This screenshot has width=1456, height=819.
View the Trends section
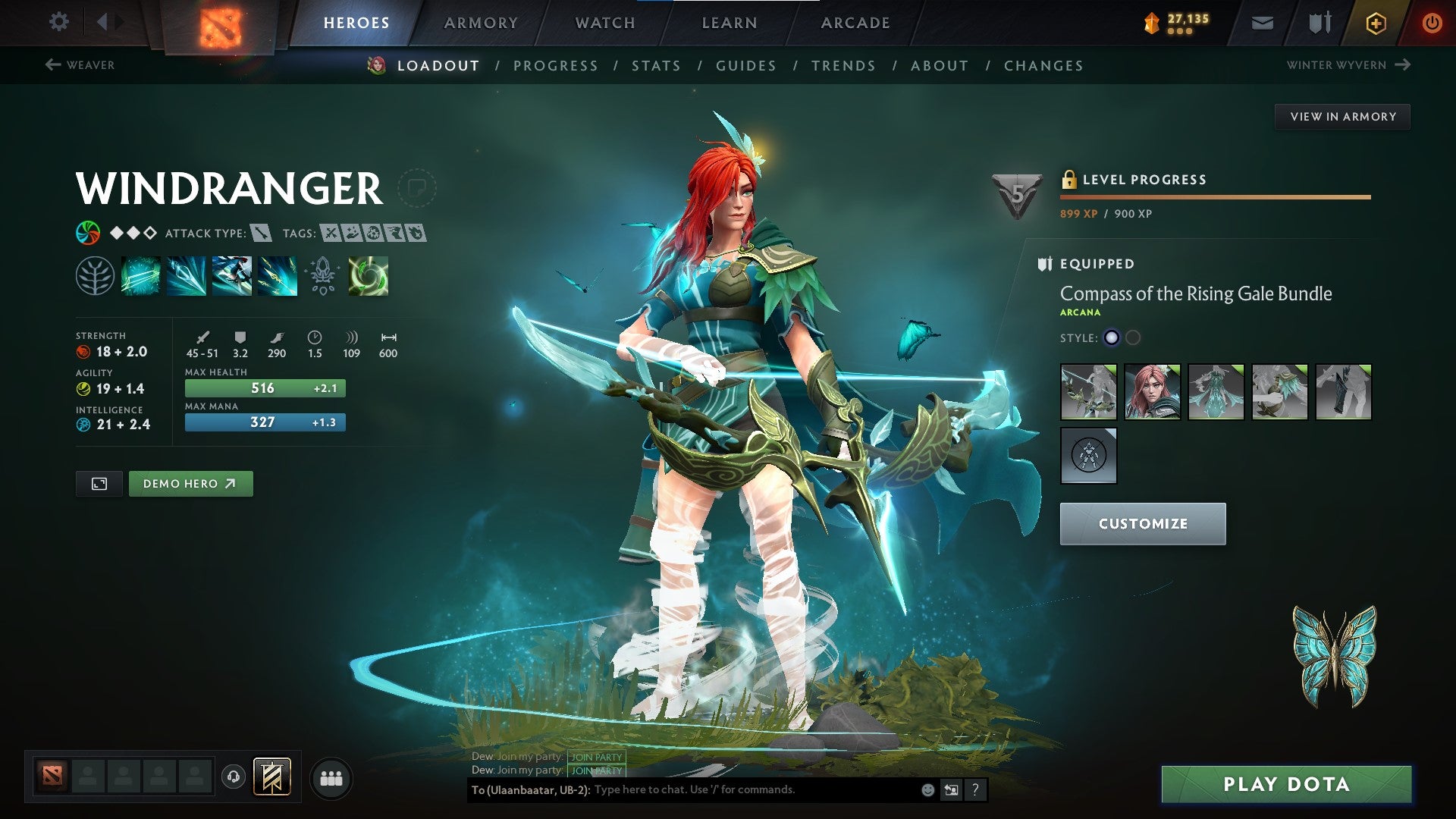click(x=843, y=66)
